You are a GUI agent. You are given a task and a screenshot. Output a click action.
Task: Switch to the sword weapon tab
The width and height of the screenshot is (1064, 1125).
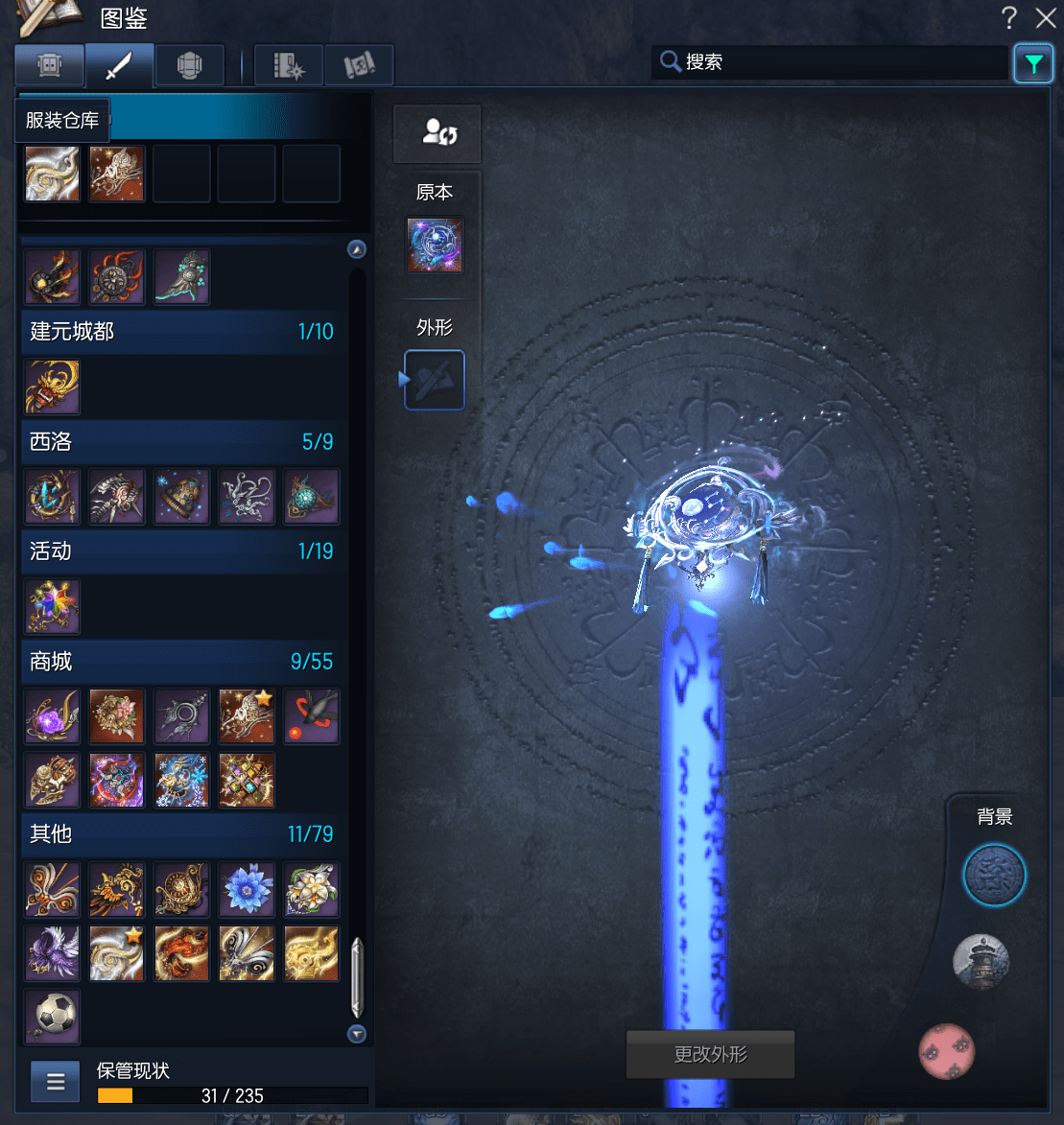point(120,65)
